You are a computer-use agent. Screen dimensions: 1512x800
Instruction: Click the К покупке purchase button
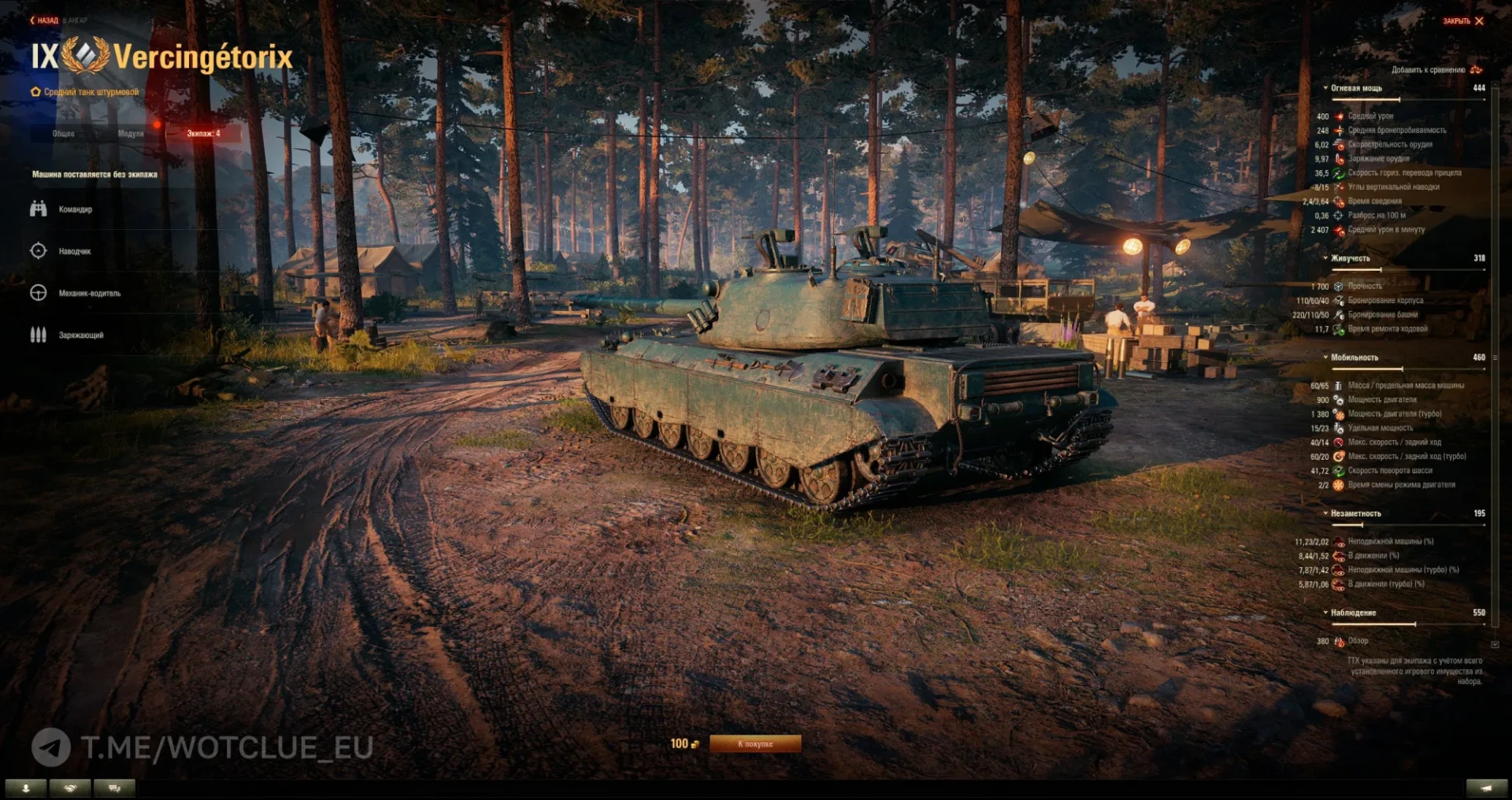coord(755,744)
